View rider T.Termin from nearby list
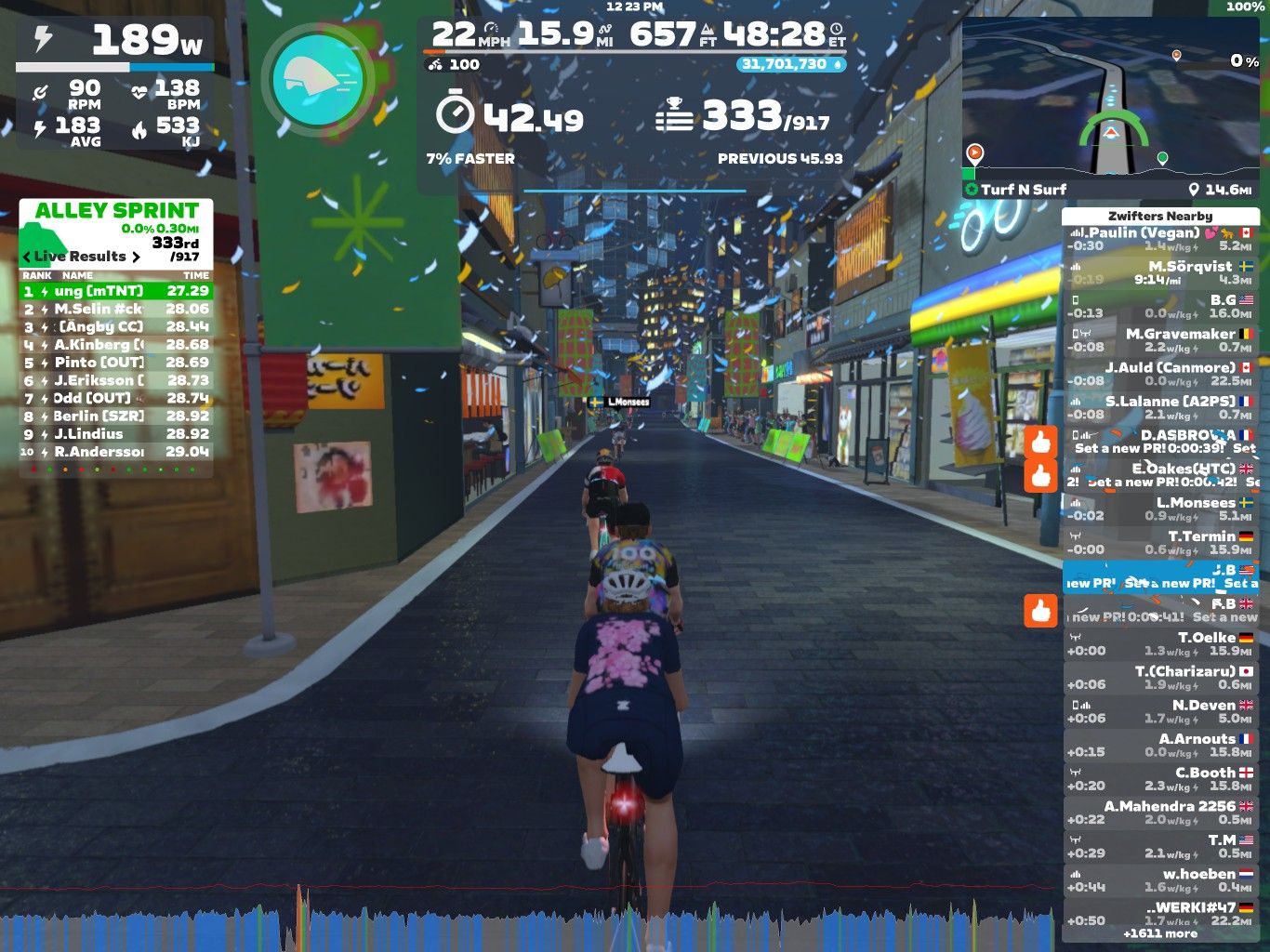Screen dimensions: 1270x952 1159,542
